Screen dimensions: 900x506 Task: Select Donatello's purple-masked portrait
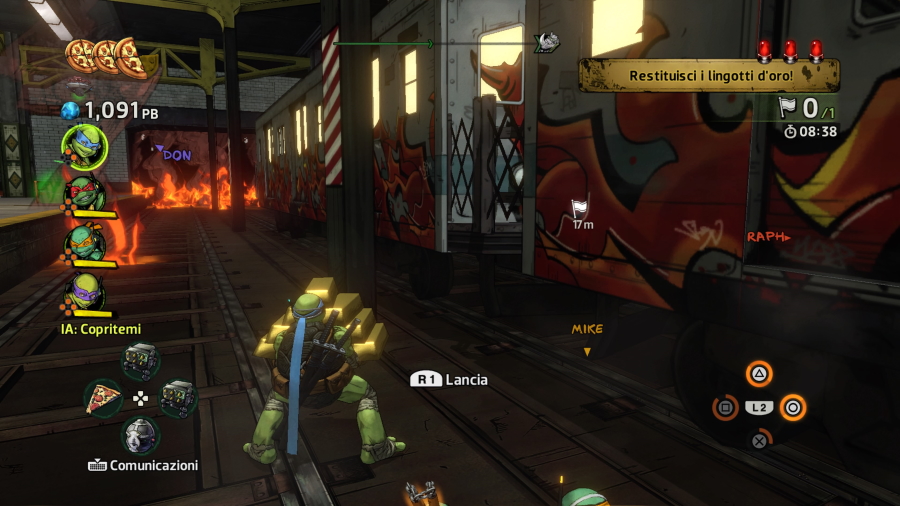pyautogui.click(x=84, y=291)
